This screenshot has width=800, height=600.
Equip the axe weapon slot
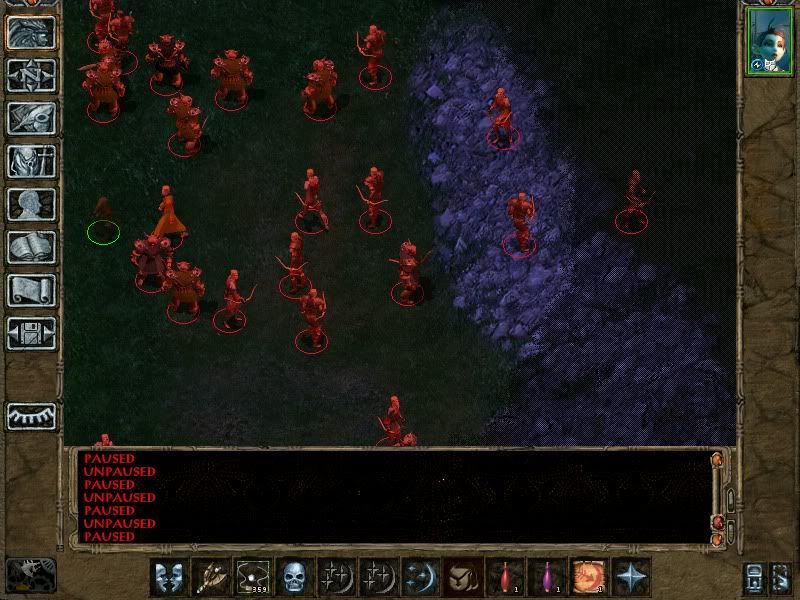pyautogui.click(x=210, y=577)
